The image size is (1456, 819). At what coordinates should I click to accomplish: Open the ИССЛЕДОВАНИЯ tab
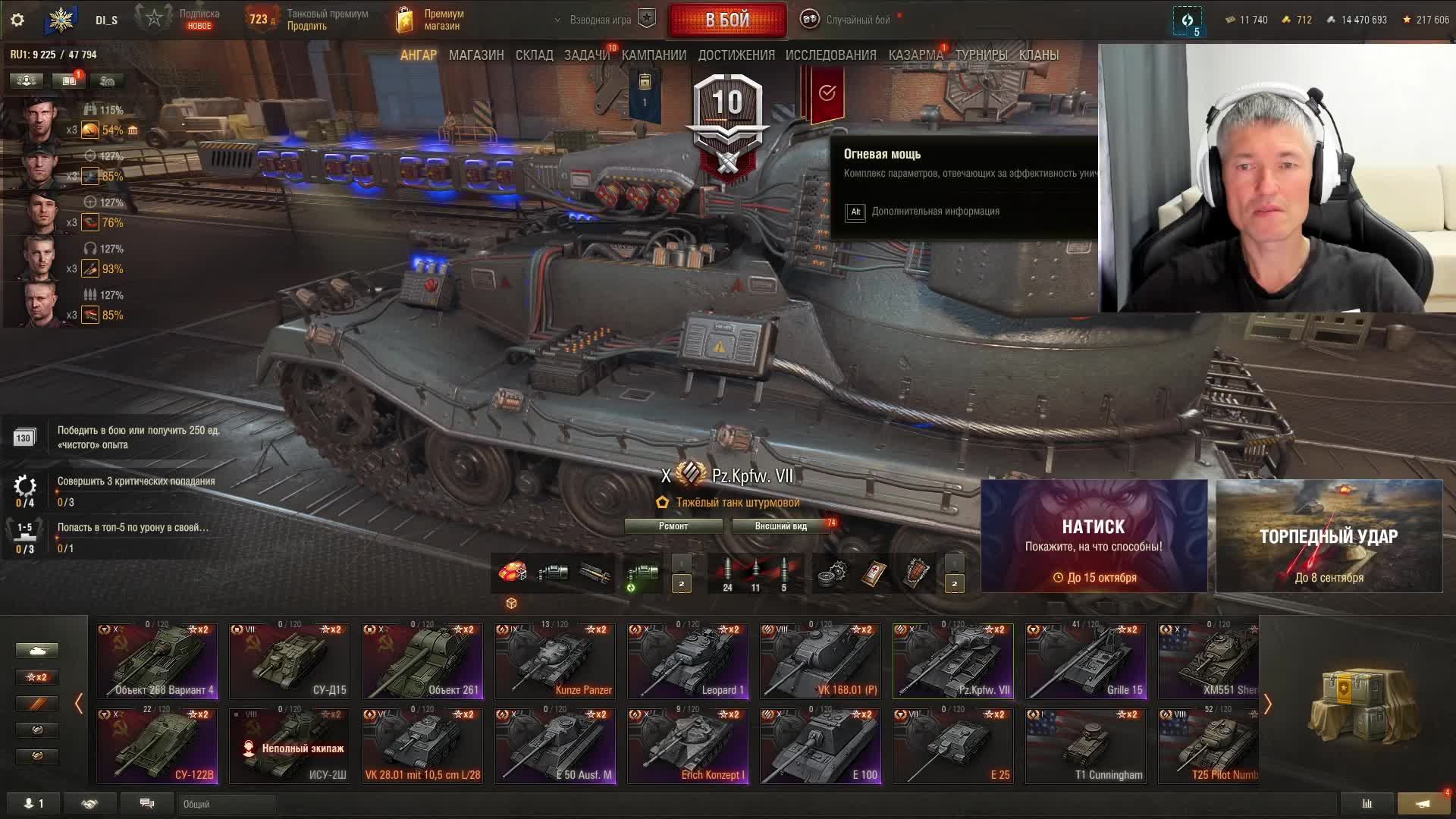click(x=830, y=55)
